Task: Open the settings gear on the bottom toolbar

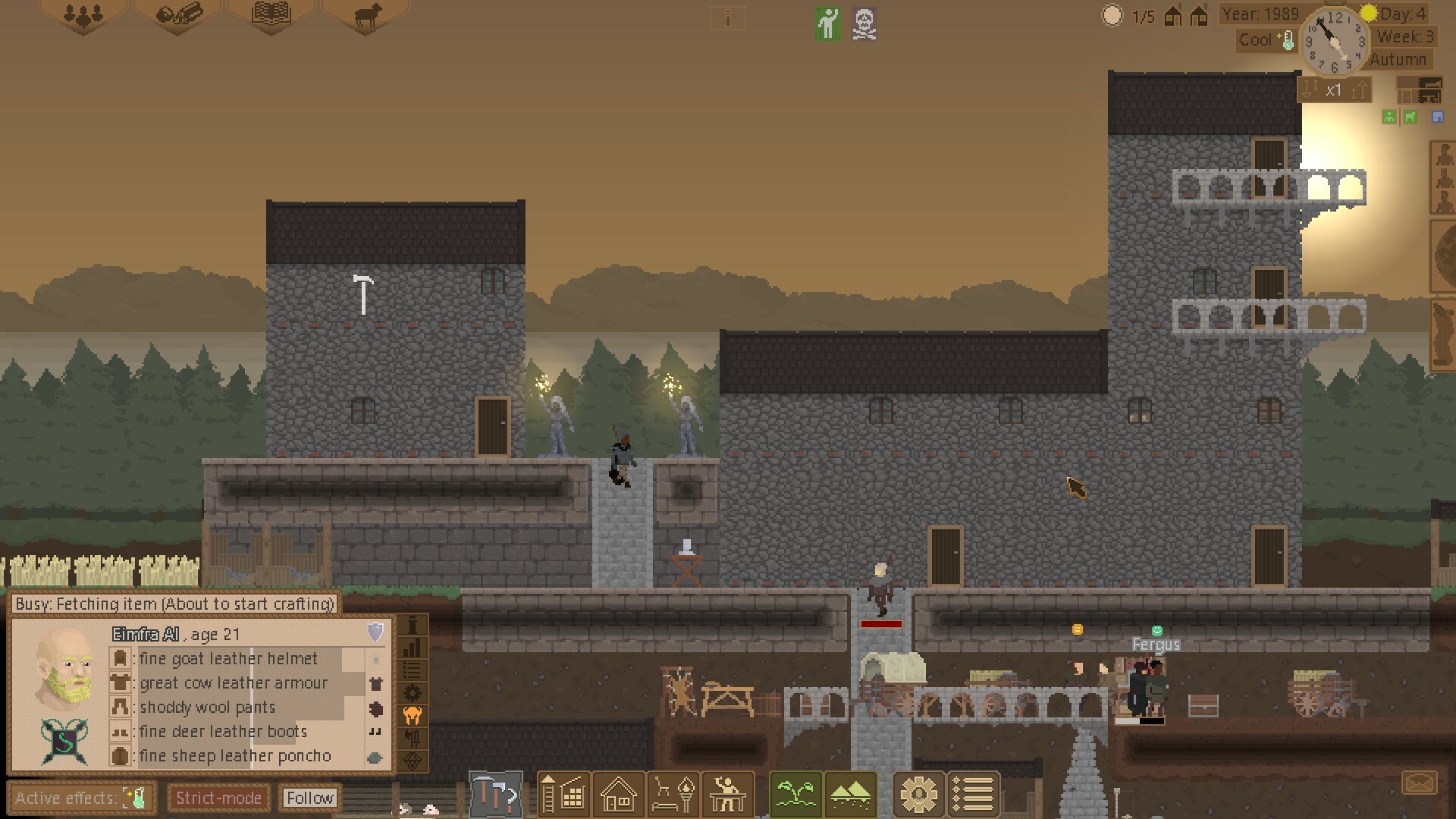Action: [918, 795]
